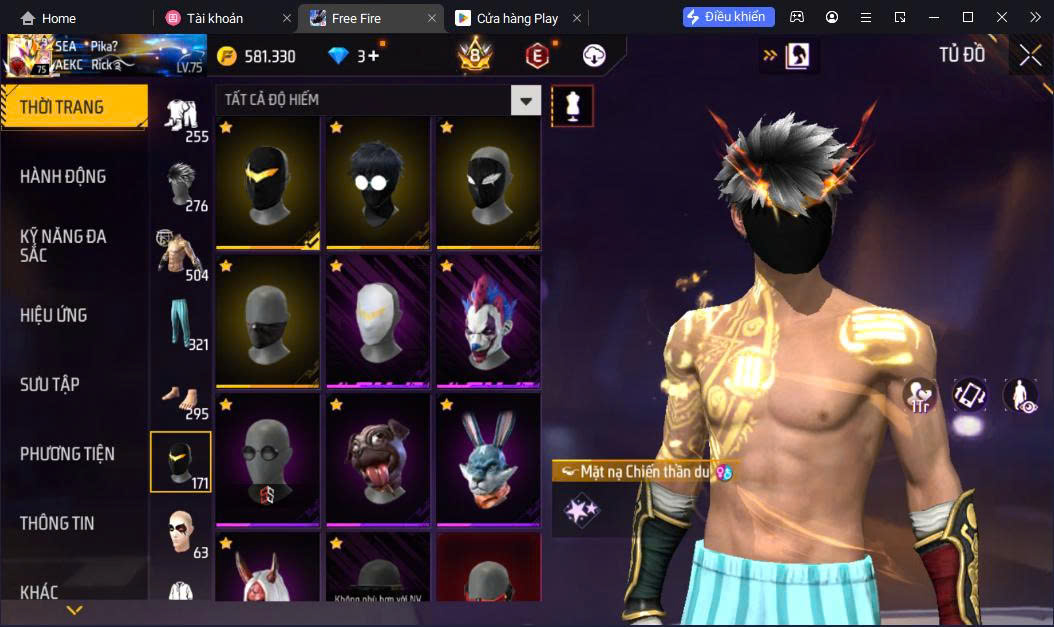Switch to the Cửa hàng Play tab

507,18
